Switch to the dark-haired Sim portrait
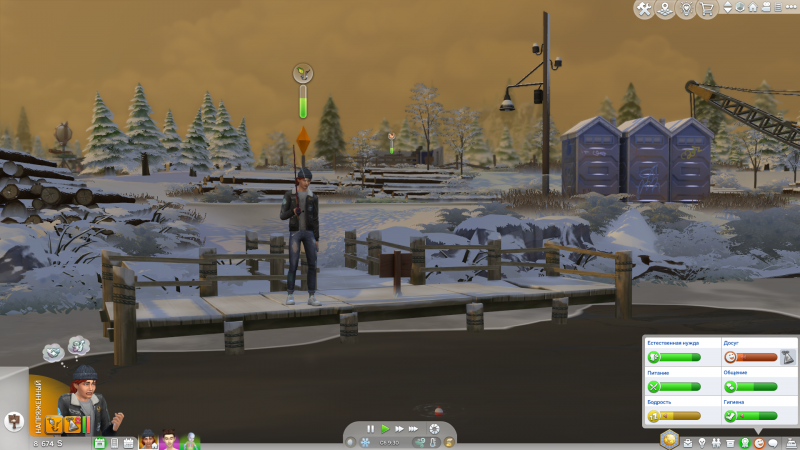Viewport: 800px width, 450px height. click(x=169, y=441)
